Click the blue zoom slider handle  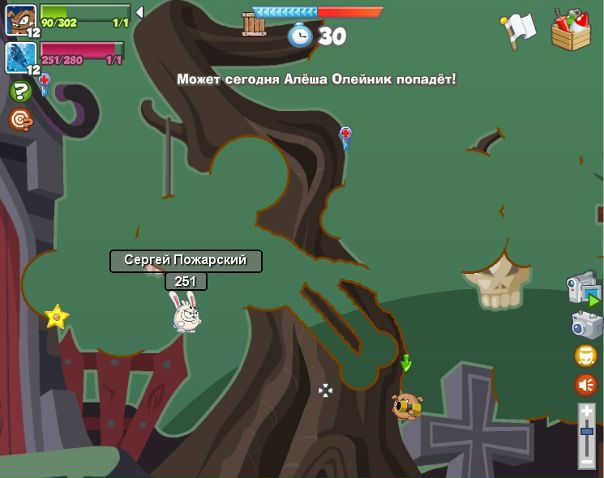(587, 431)
